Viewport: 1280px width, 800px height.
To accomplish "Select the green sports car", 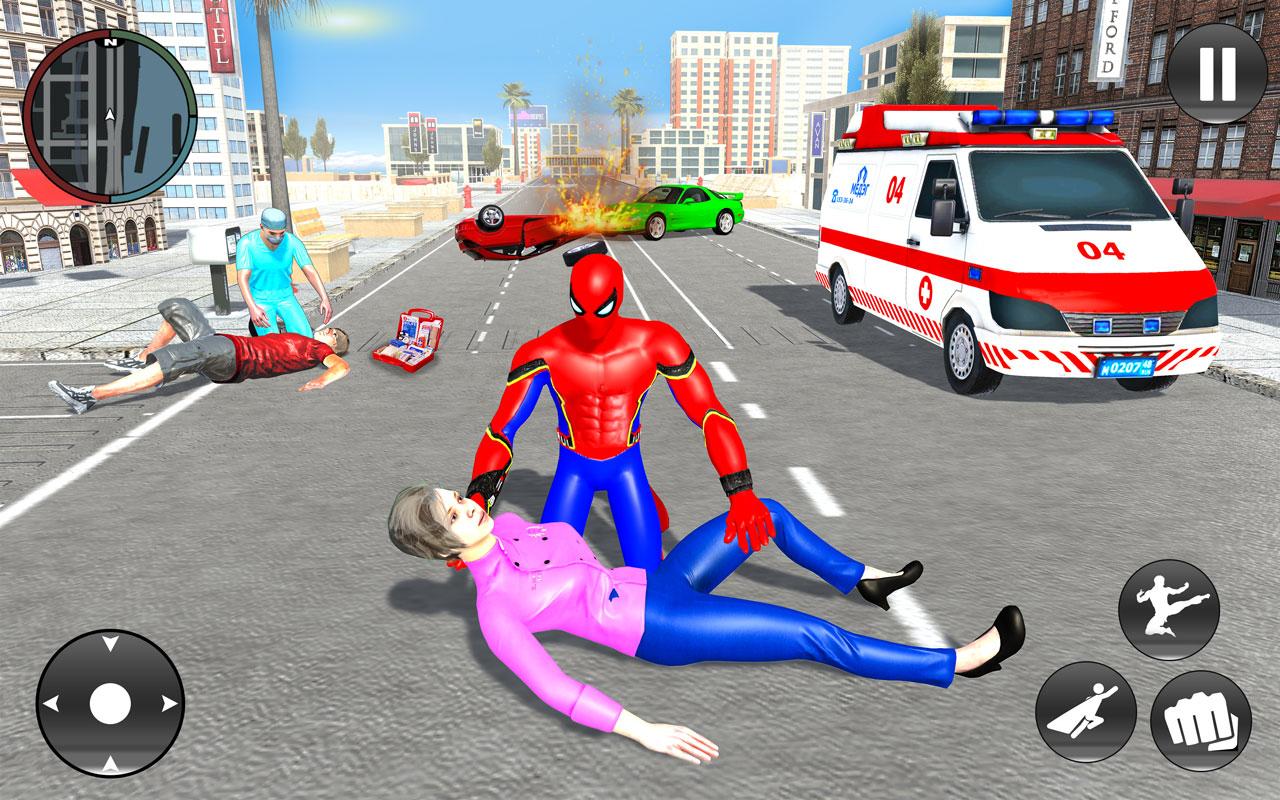I will pos(690,210).
